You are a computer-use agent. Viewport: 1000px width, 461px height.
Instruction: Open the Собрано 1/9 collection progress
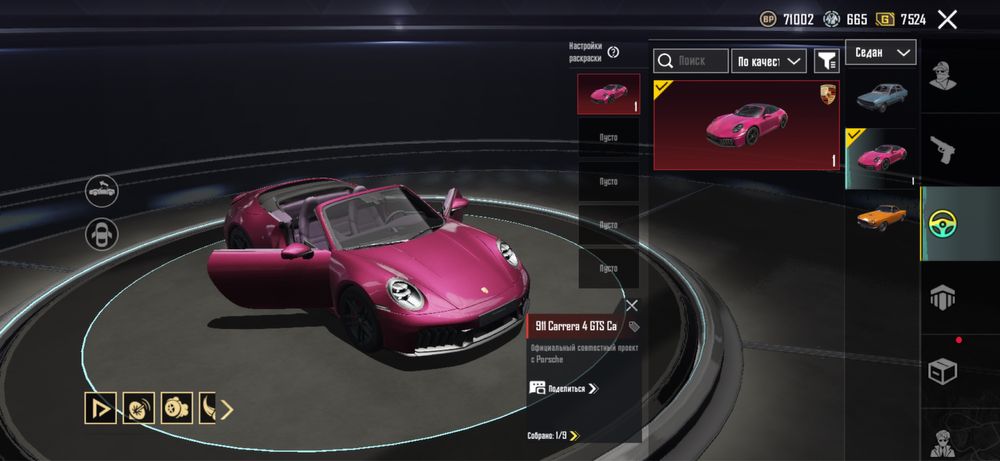tap(553, 435)
